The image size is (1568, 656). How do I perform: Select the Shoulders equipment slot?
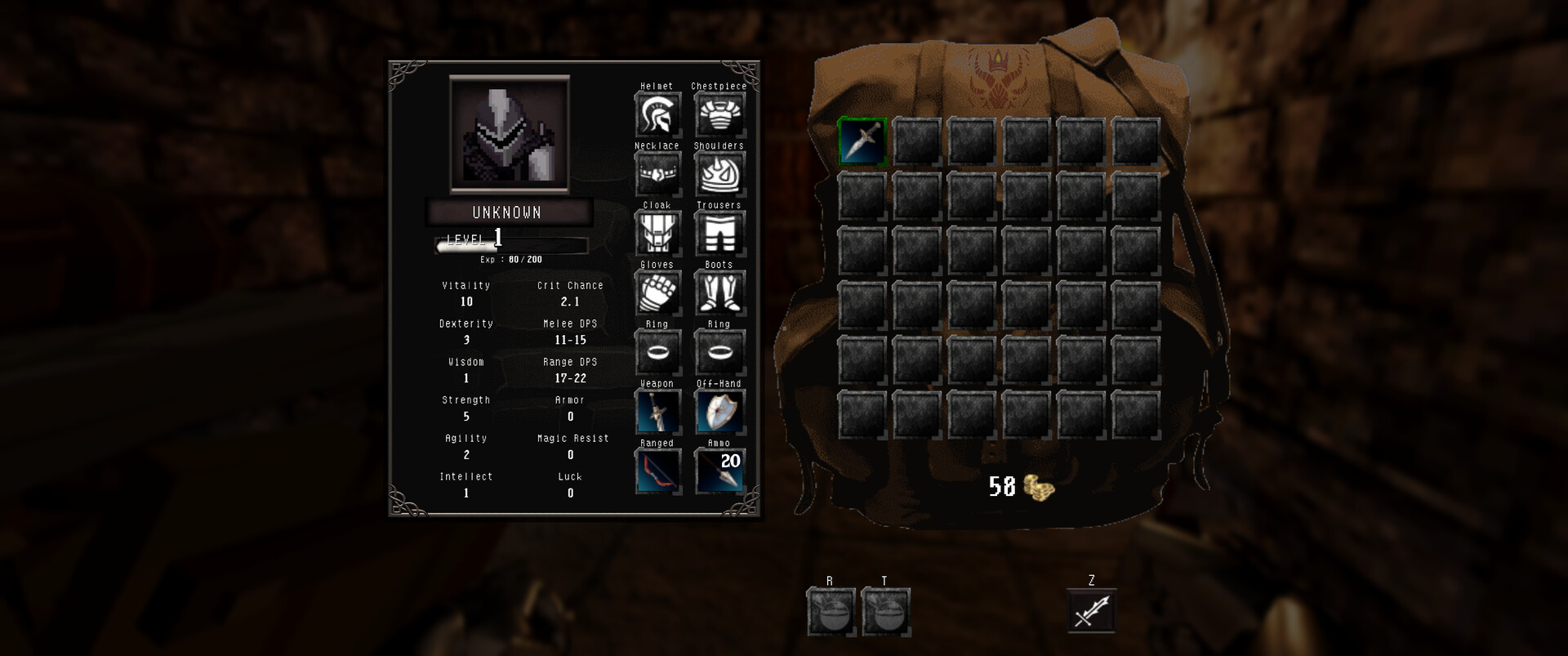tap(720, 174)
